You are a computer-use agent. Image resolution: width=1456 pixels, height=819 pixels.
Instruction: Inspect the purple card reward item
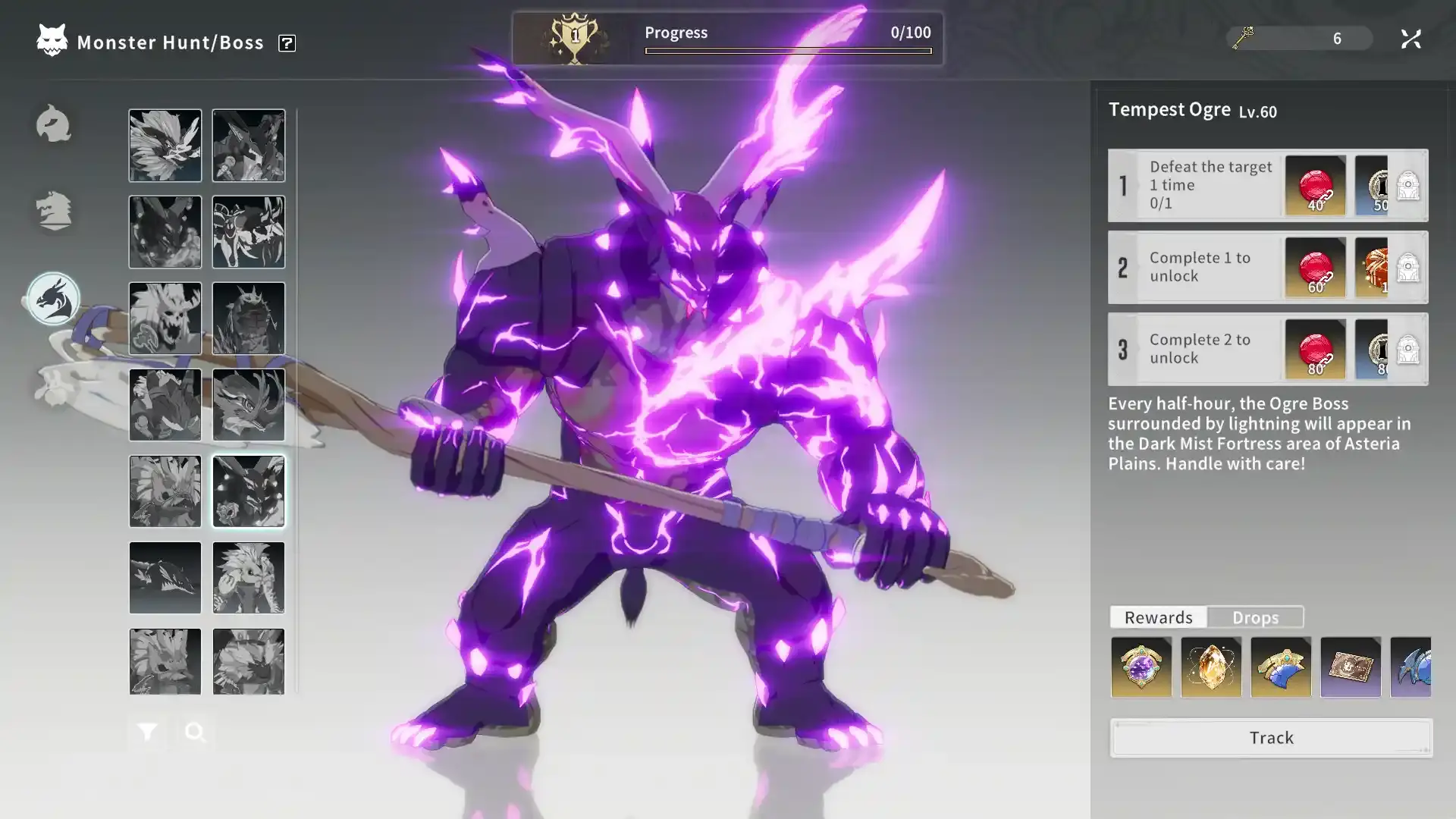(1351, 667)
